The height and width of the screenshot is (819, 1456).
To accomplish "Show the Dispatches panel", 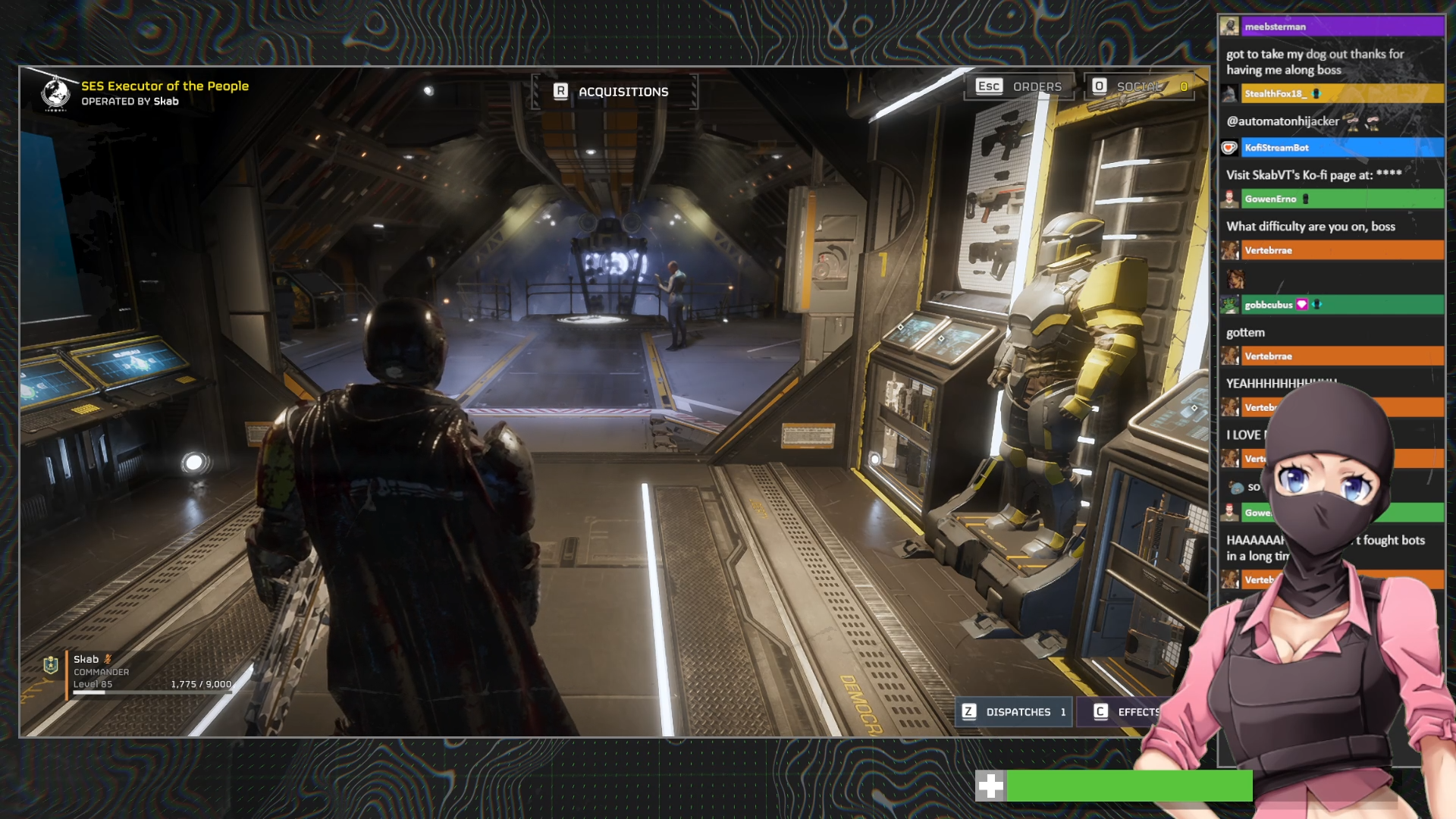I will point(1015,712).
